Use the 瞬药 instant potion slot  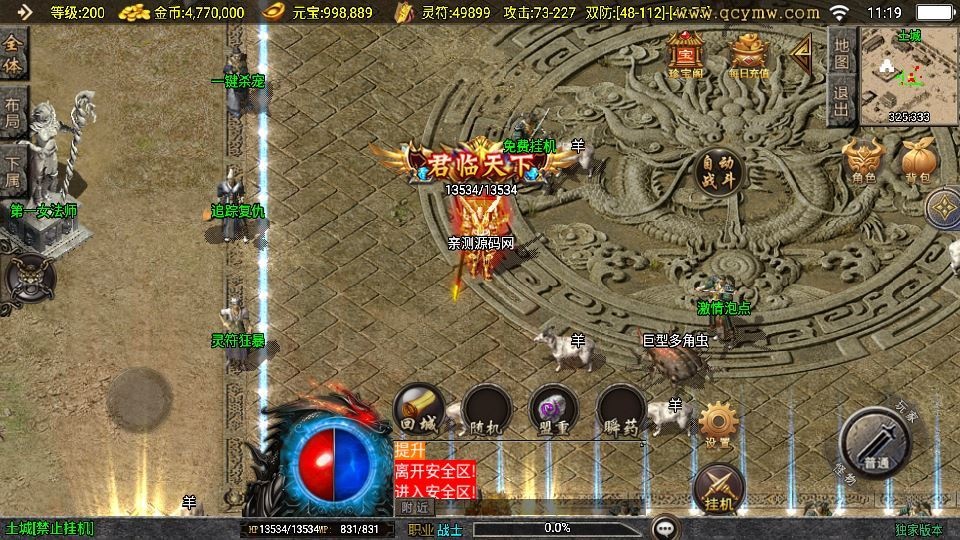[x=621, y=409]
